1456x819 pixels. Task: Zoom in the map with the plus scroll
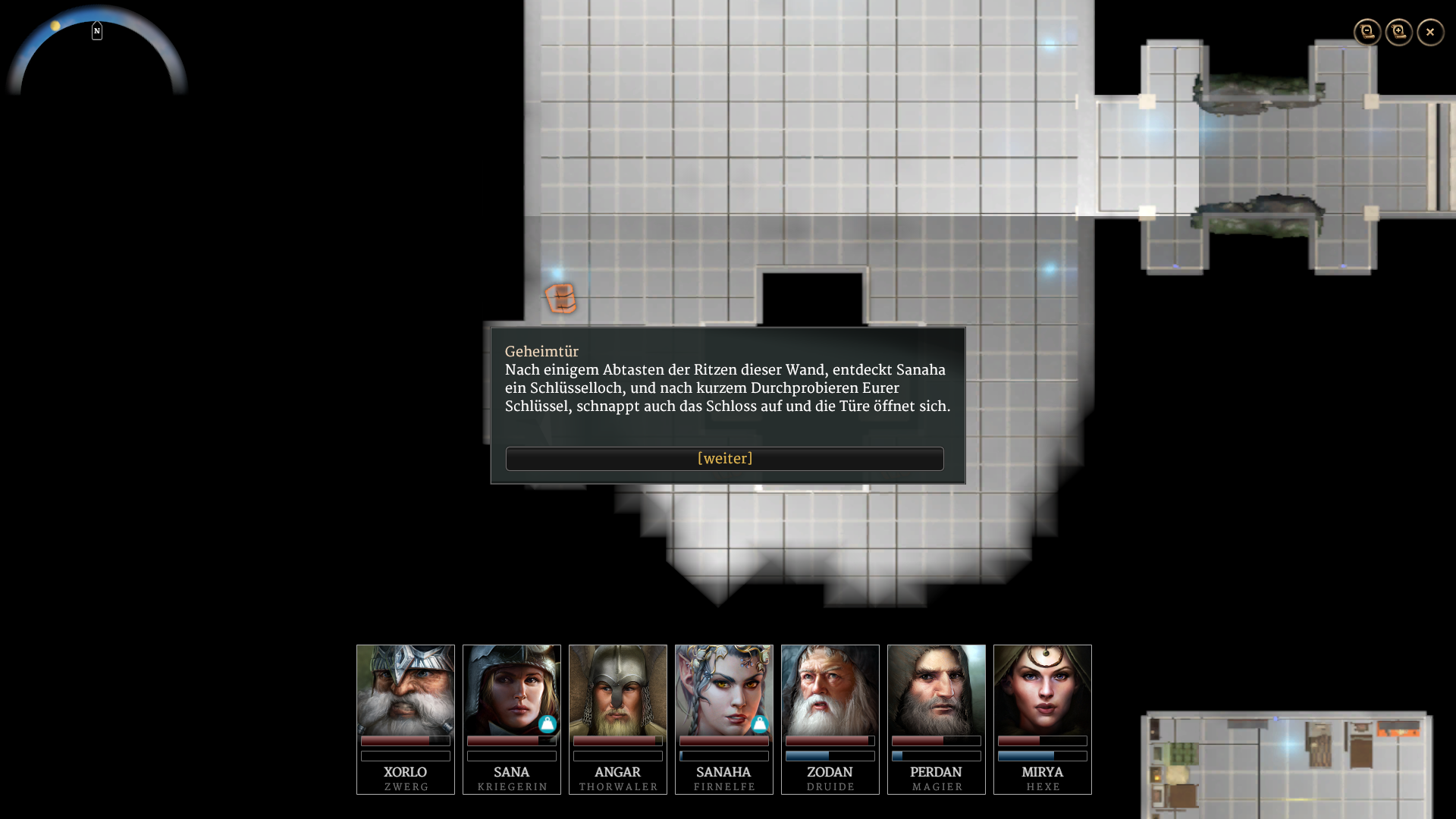click(1399, 32)
